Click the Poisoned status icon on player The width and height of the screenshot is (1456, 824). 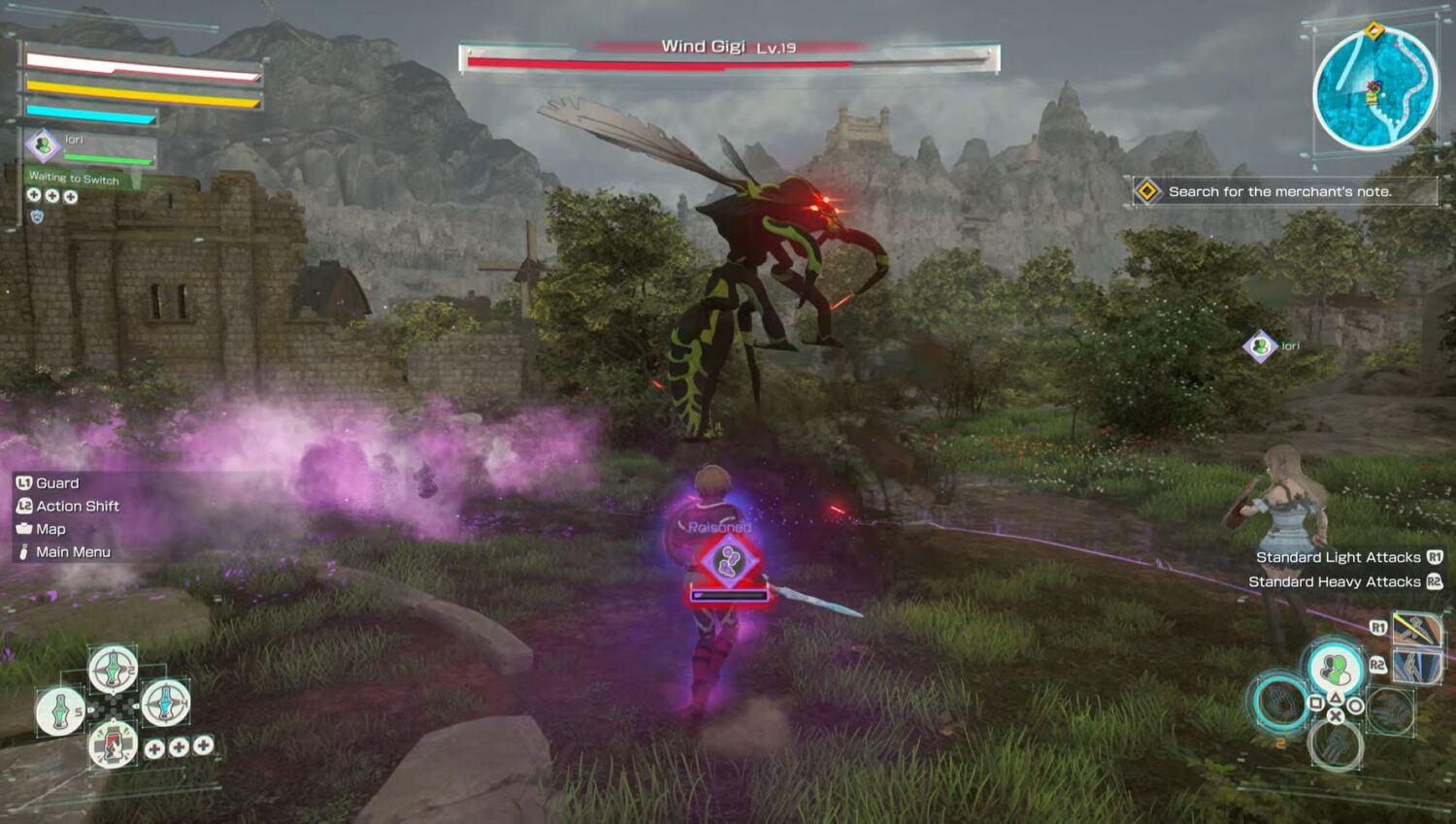pyautogui.click(x=729, y=562)
